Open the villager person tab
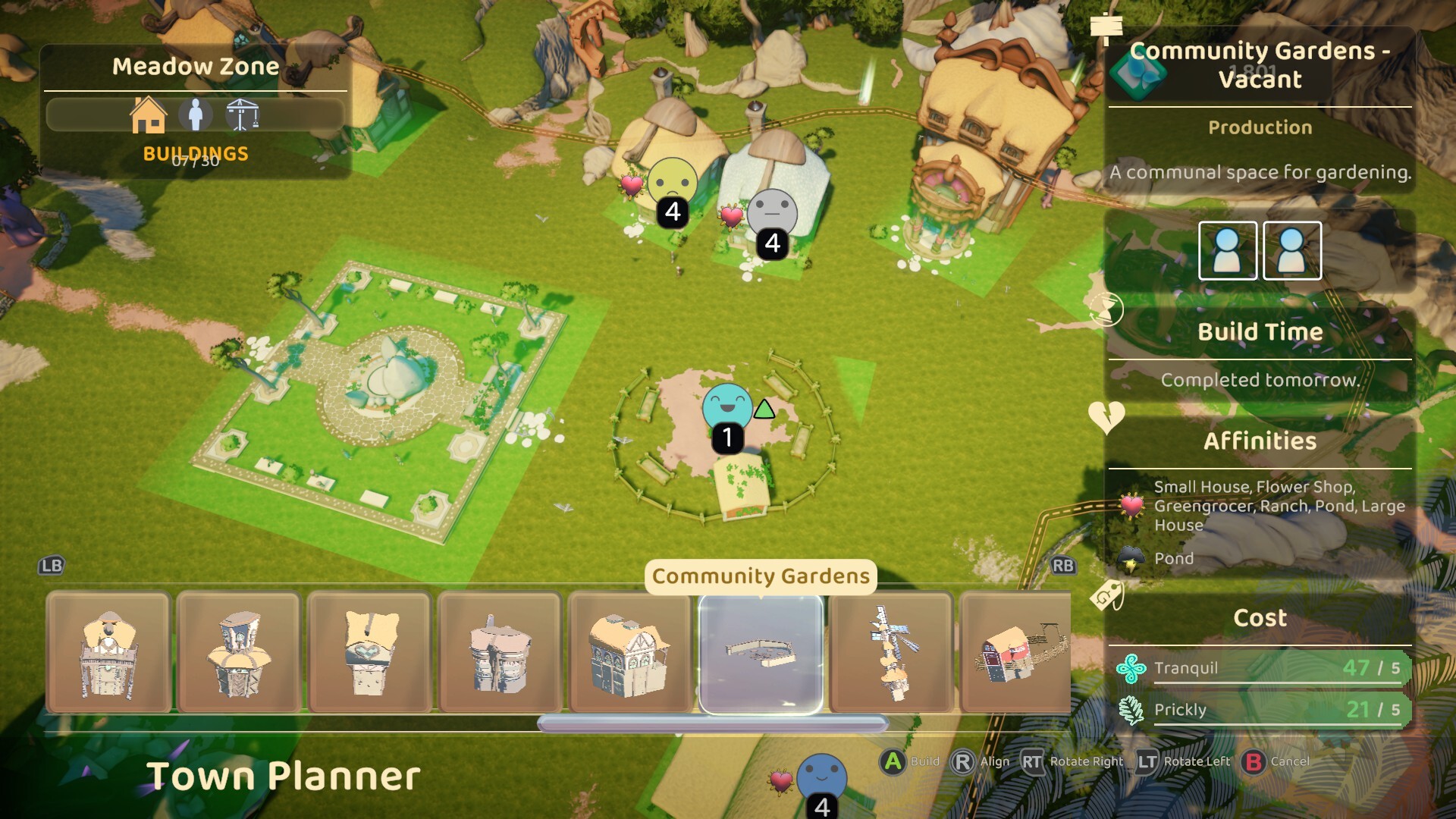 pos(196,115)
